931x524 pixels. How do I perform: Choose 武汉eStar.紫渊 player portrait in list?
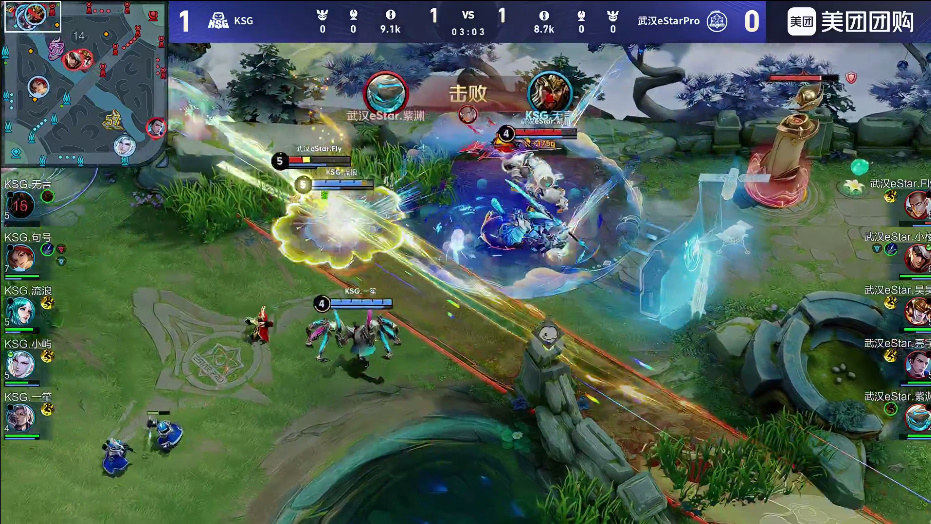(x=917, y=418)
